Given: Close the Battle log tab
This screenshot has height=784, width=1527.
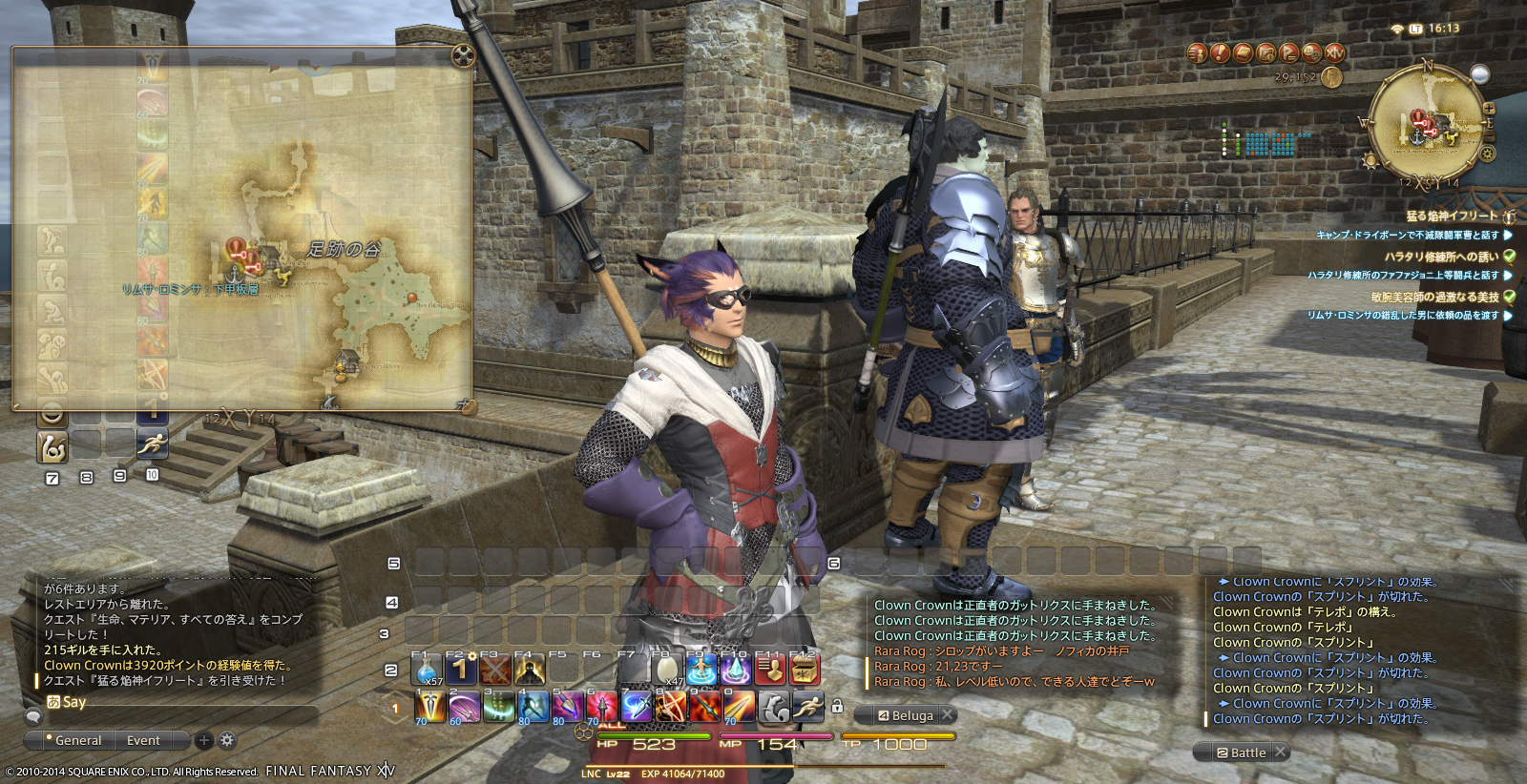Looking at the screenshot, I should tap(1281, 752).
